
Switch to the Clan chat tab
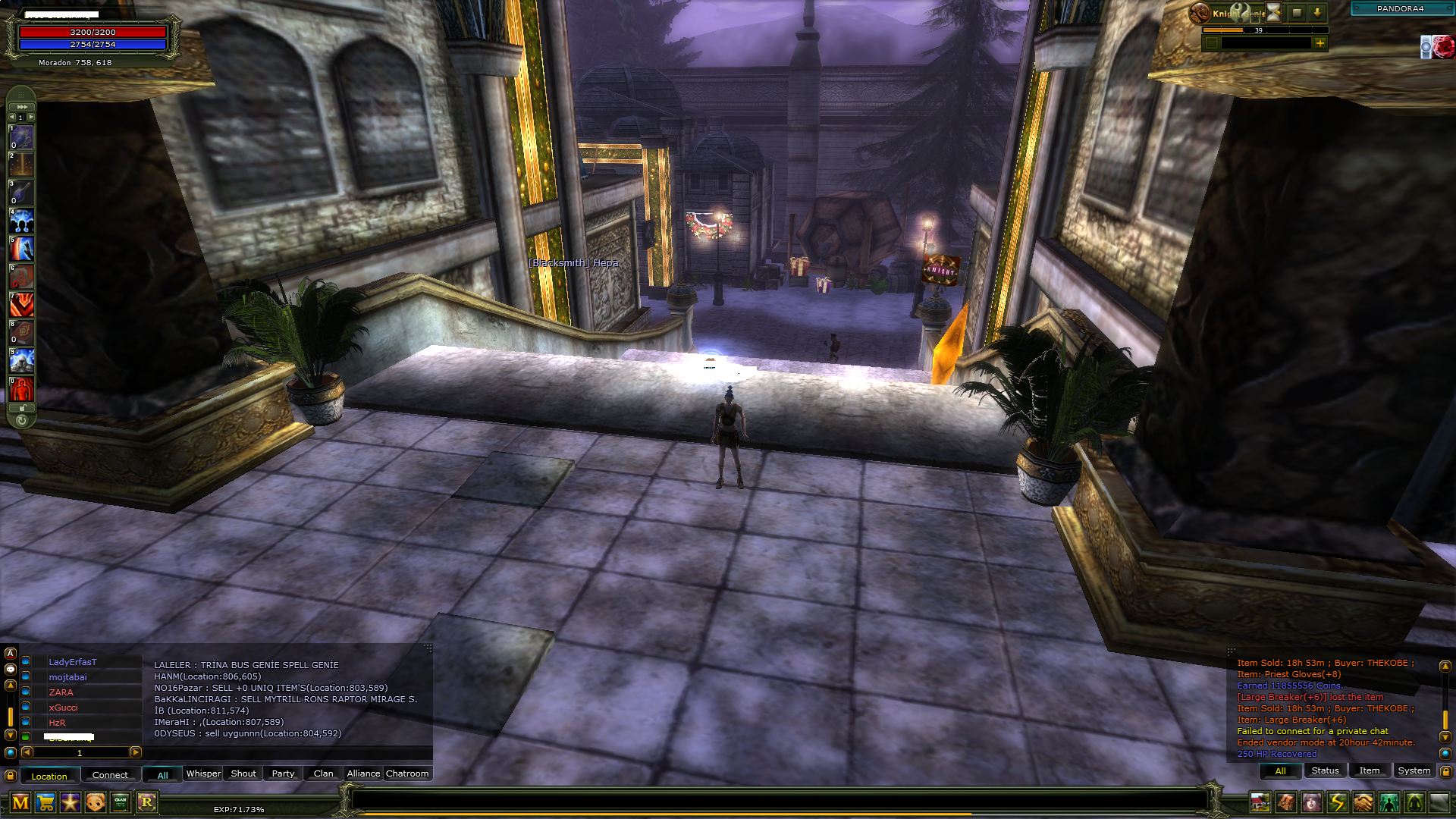(x=324, y=773)
